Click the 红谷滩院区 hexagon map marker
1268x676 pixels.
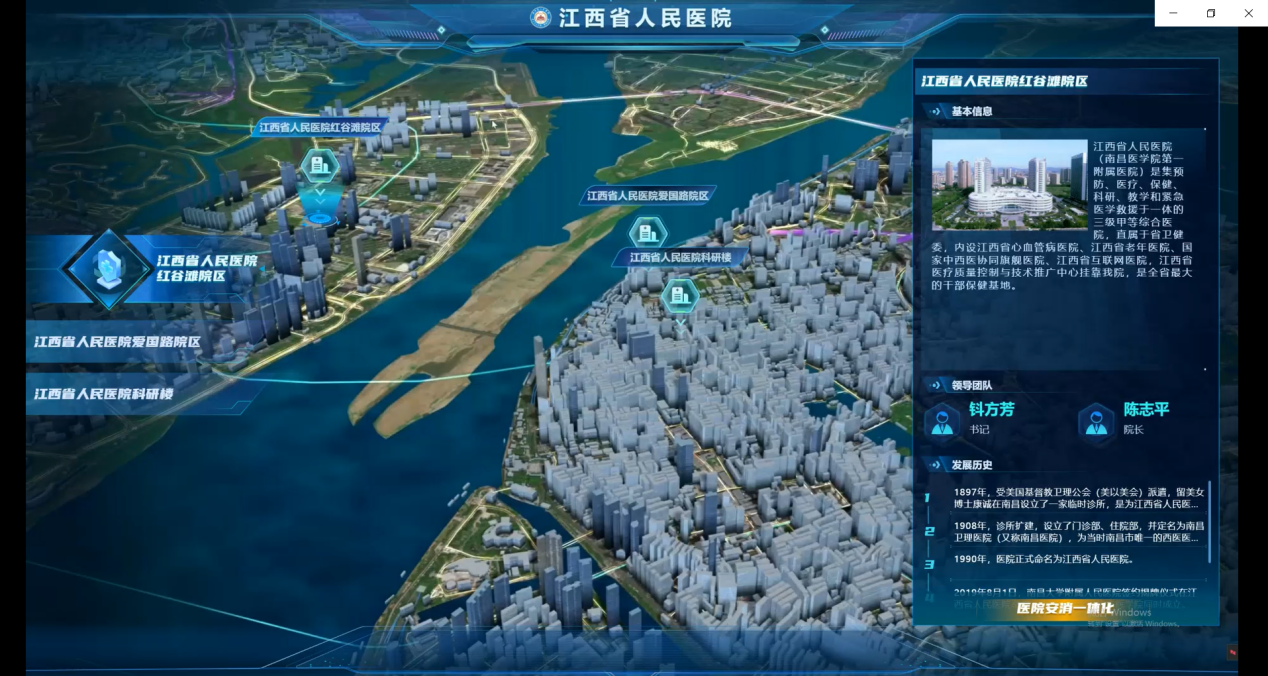[320, 166]
